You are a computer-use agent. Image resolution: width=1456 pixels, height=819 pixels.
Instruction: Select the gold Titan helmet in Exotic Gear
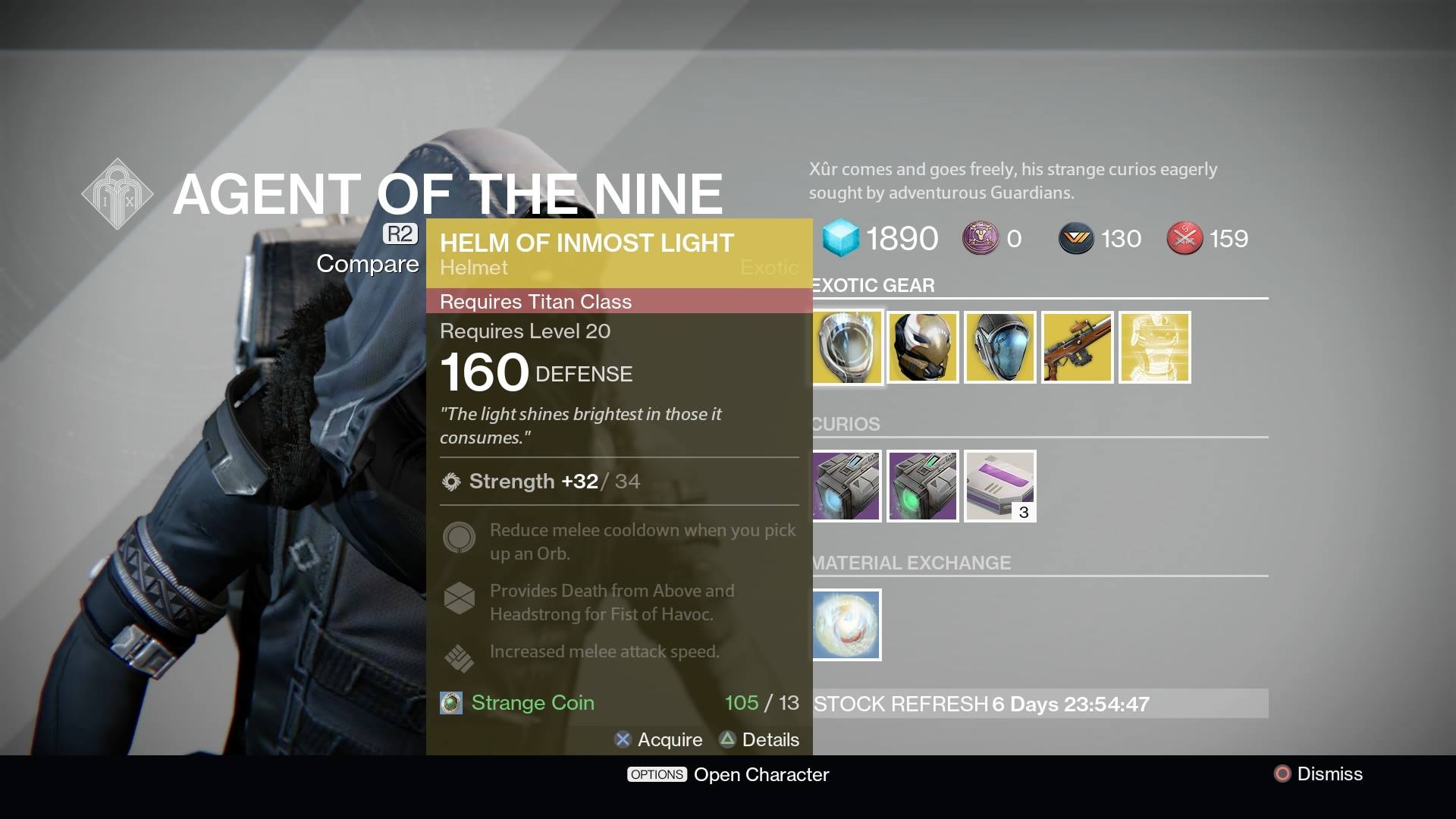click(922, 347)
